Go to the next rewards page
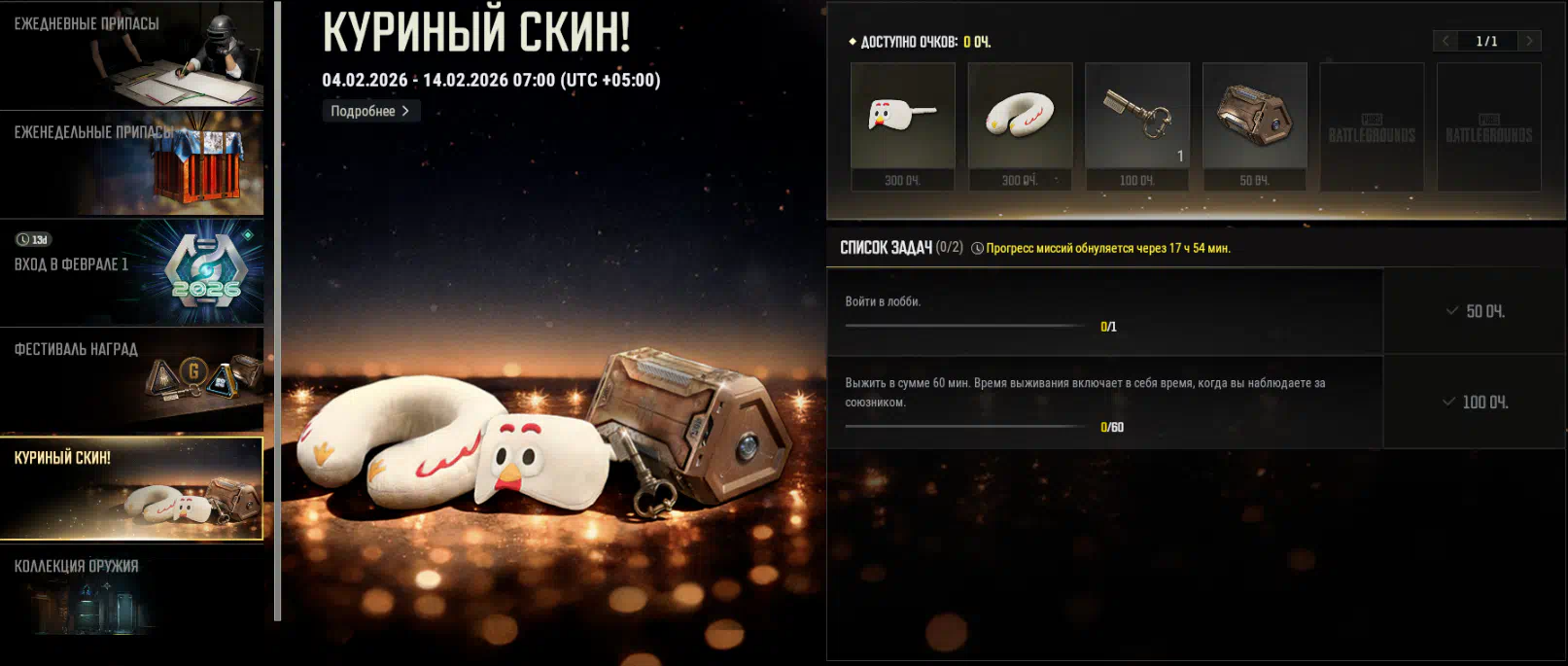The image size is (1568, 666). [x=1529, y=41]
